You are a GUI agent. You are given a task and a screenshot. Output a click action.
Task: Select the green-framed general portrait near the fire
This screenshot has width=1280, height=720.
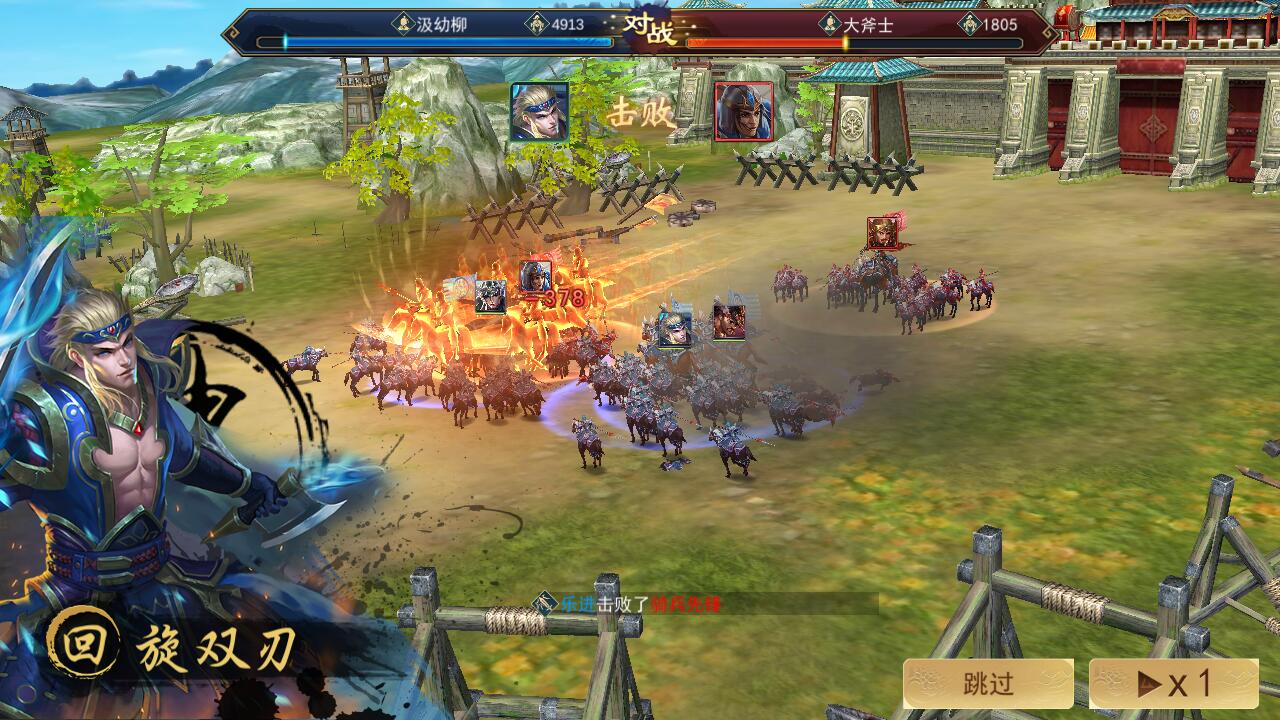coord(489,296)
